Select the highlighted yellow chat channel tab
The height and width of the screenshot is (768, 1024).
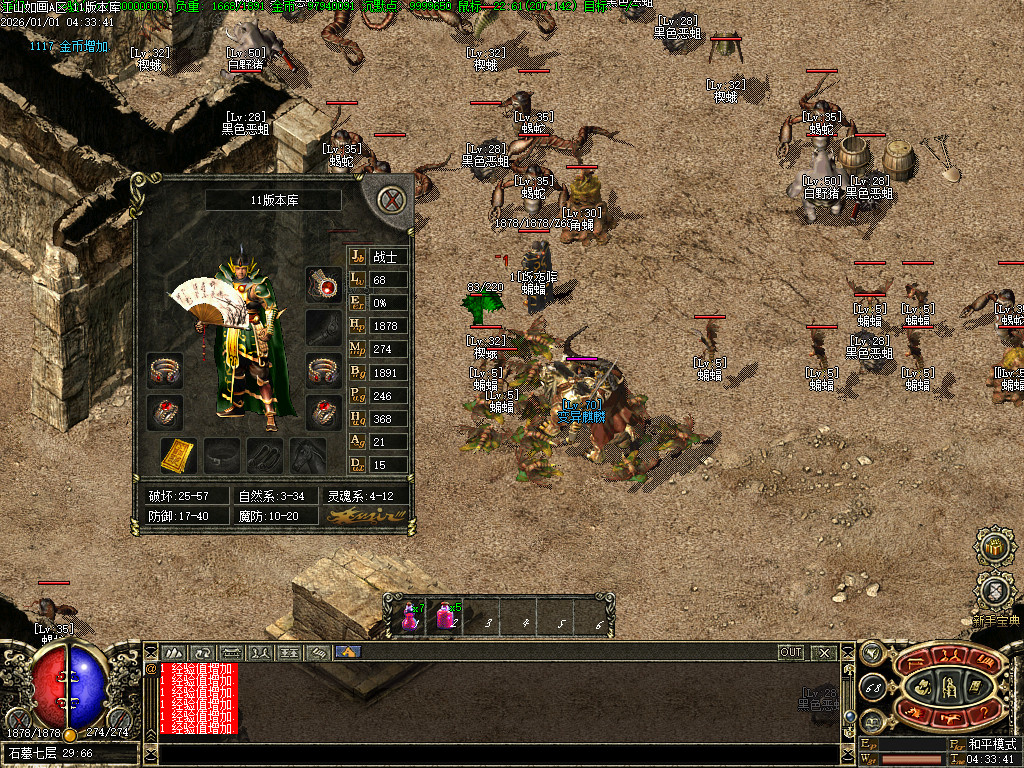point(347,652)
